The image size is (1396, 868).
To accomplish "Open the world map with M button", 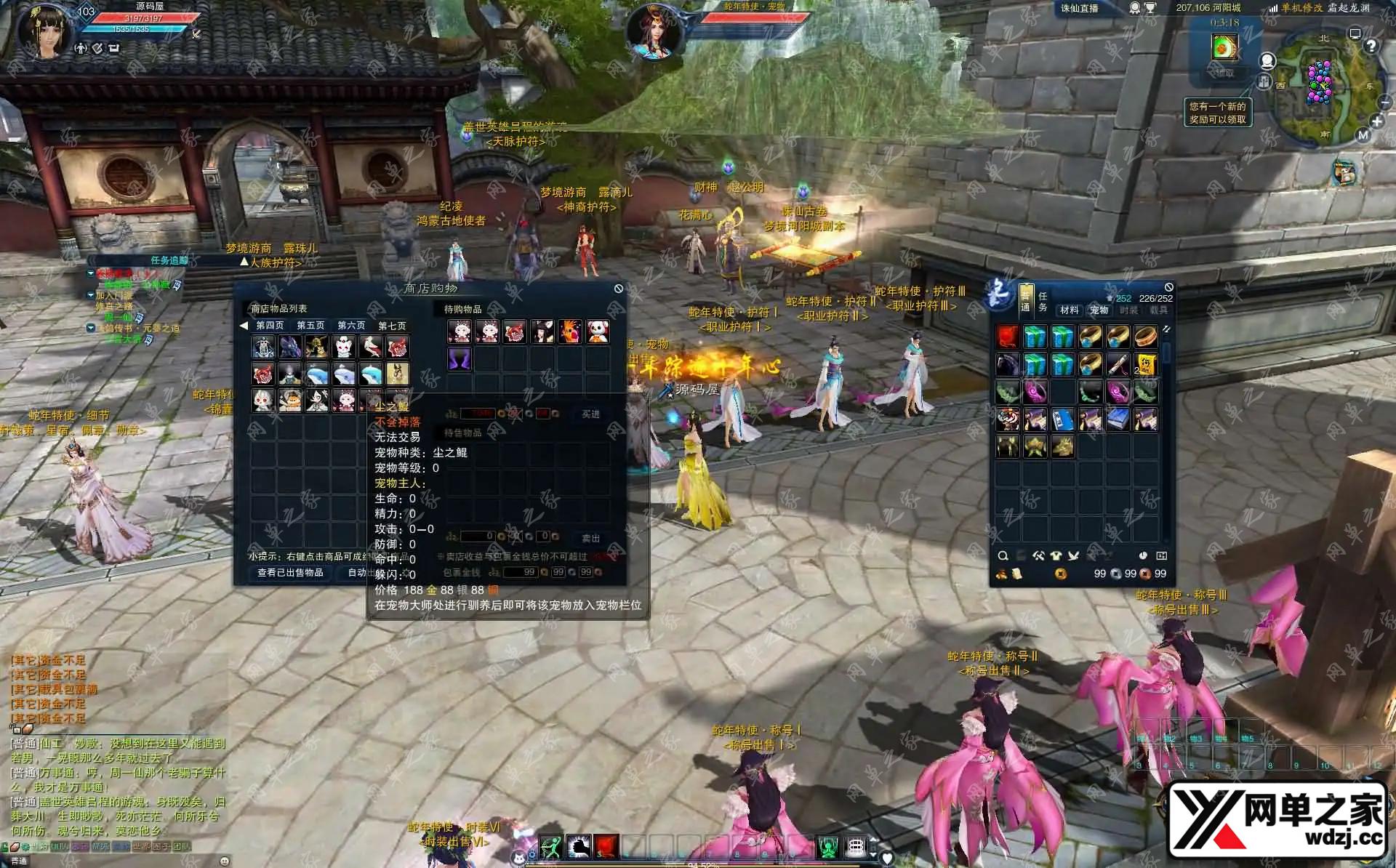I will point(1363,135).
